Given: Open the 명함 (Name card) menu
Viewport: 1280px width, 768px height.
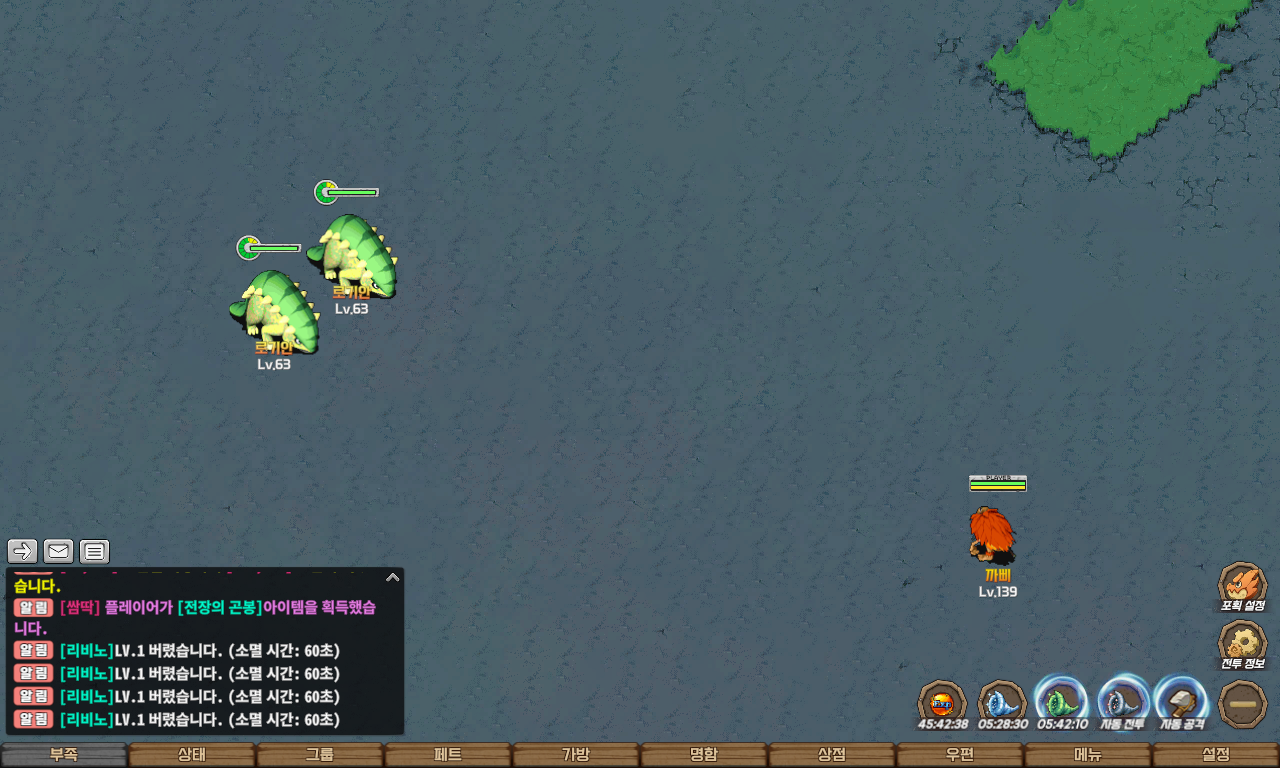Looking at the screenshot, I should [704, 755].
